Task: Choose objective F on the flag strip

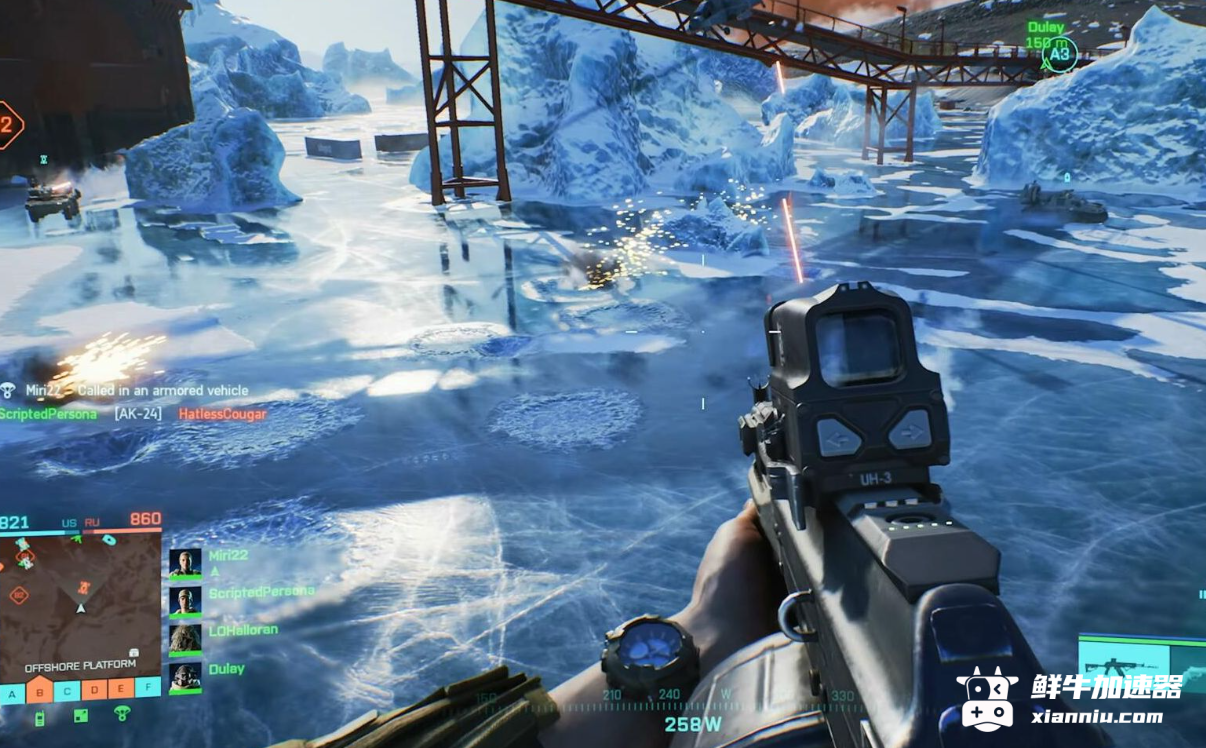Action: click(147, 686)
